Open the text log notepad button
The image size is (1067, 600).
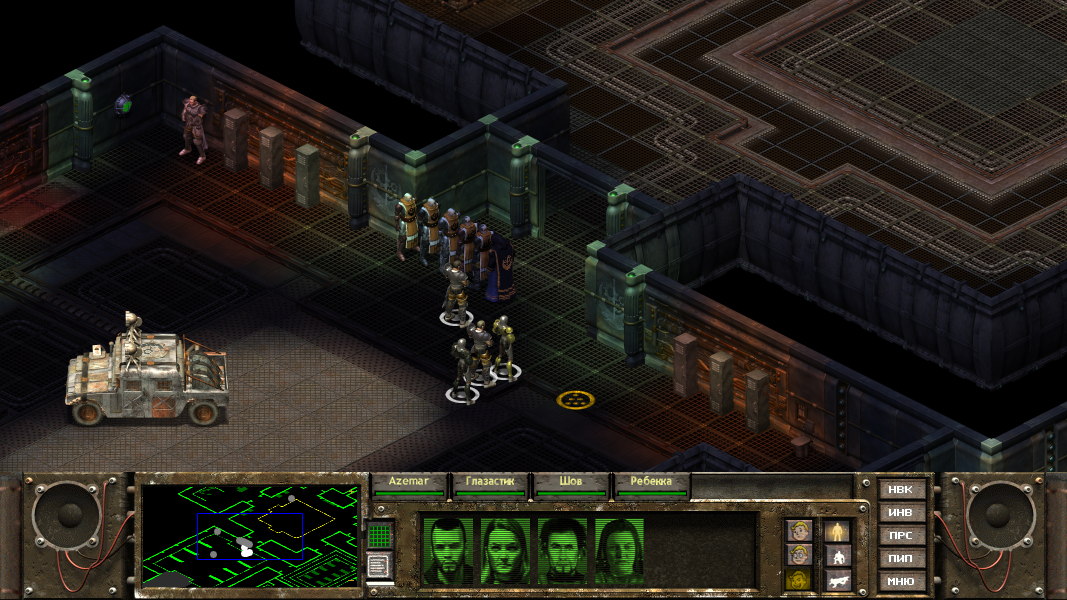(x=379, y=566)
